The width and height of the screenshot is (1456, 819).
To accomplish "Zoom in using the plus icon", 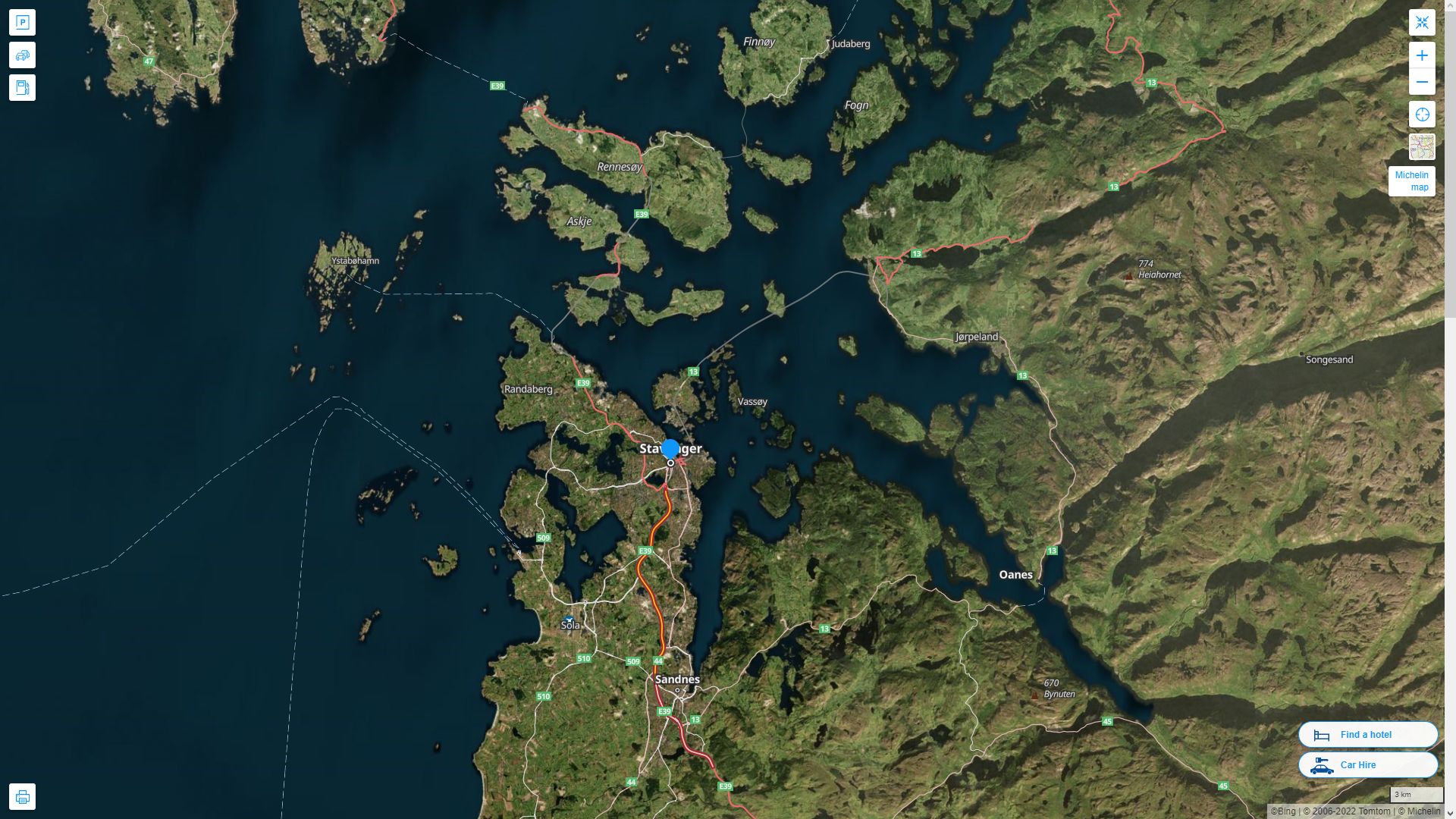I will point(1423,55).
